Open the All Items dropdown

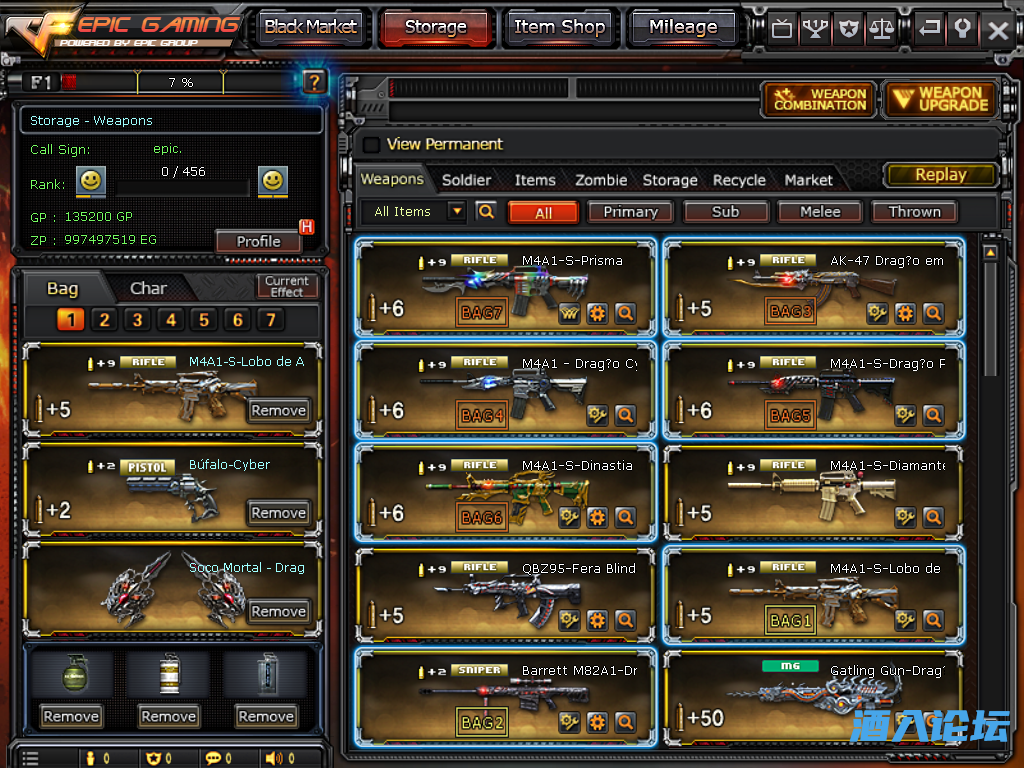pos(457,211)
